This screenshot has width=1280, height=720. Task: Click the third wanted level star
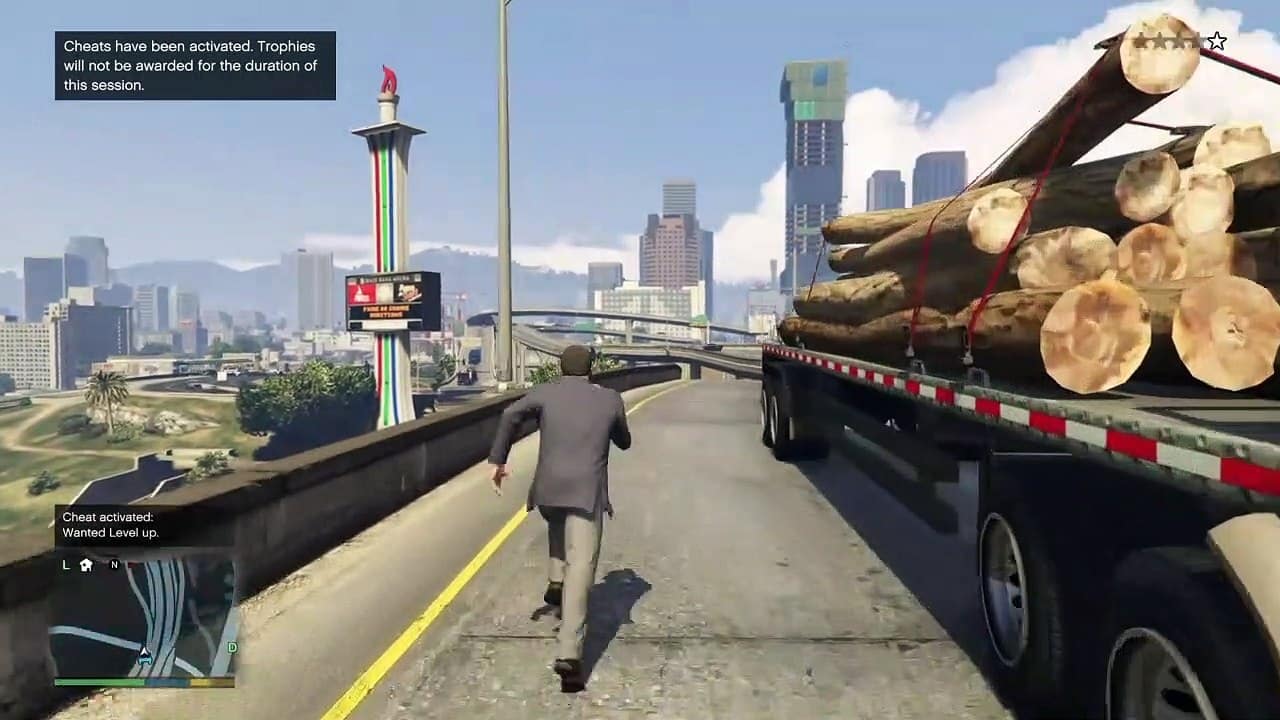click(1178, 40)
